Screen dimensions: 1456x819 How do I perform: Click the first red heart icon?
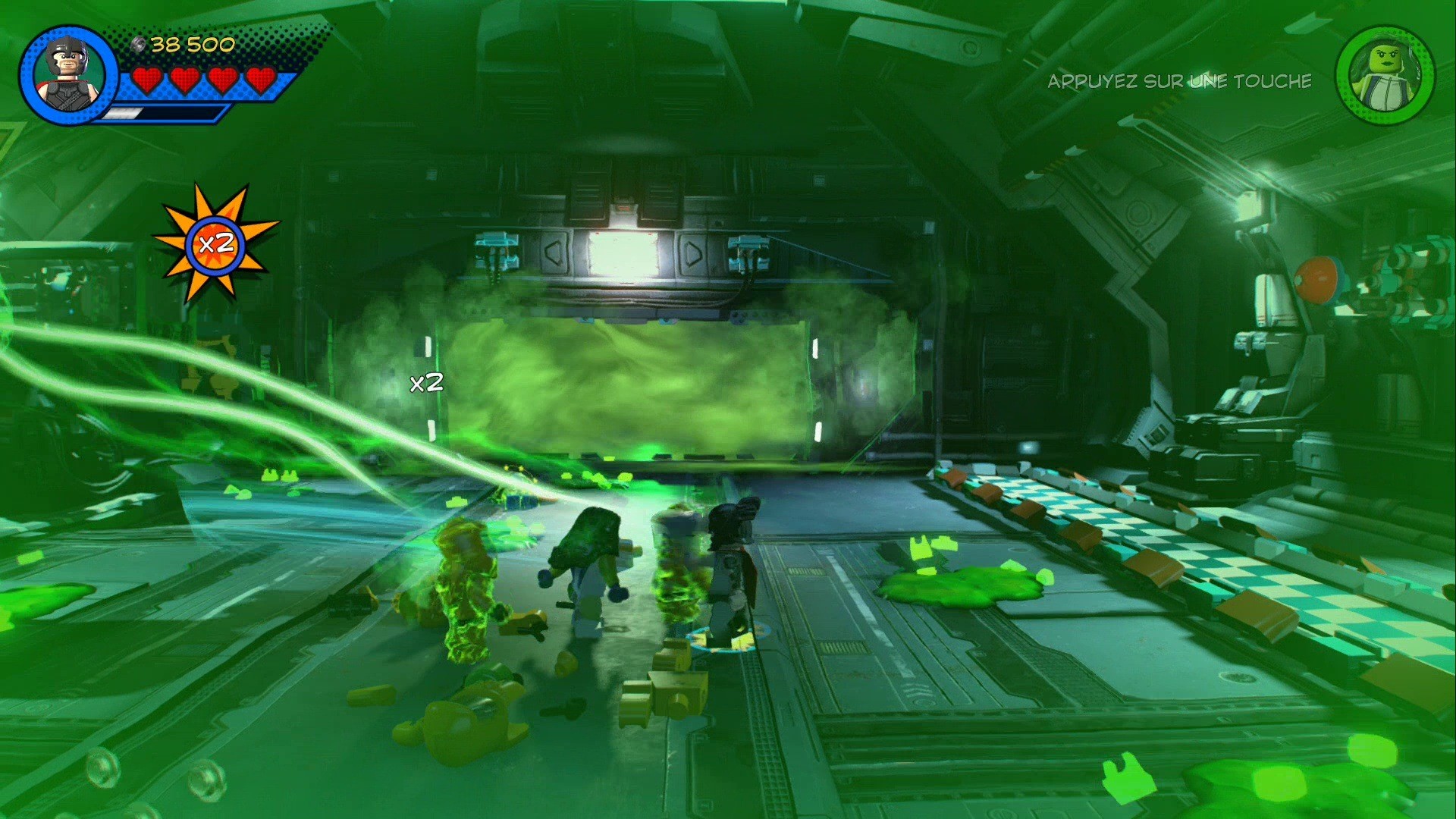149,78
